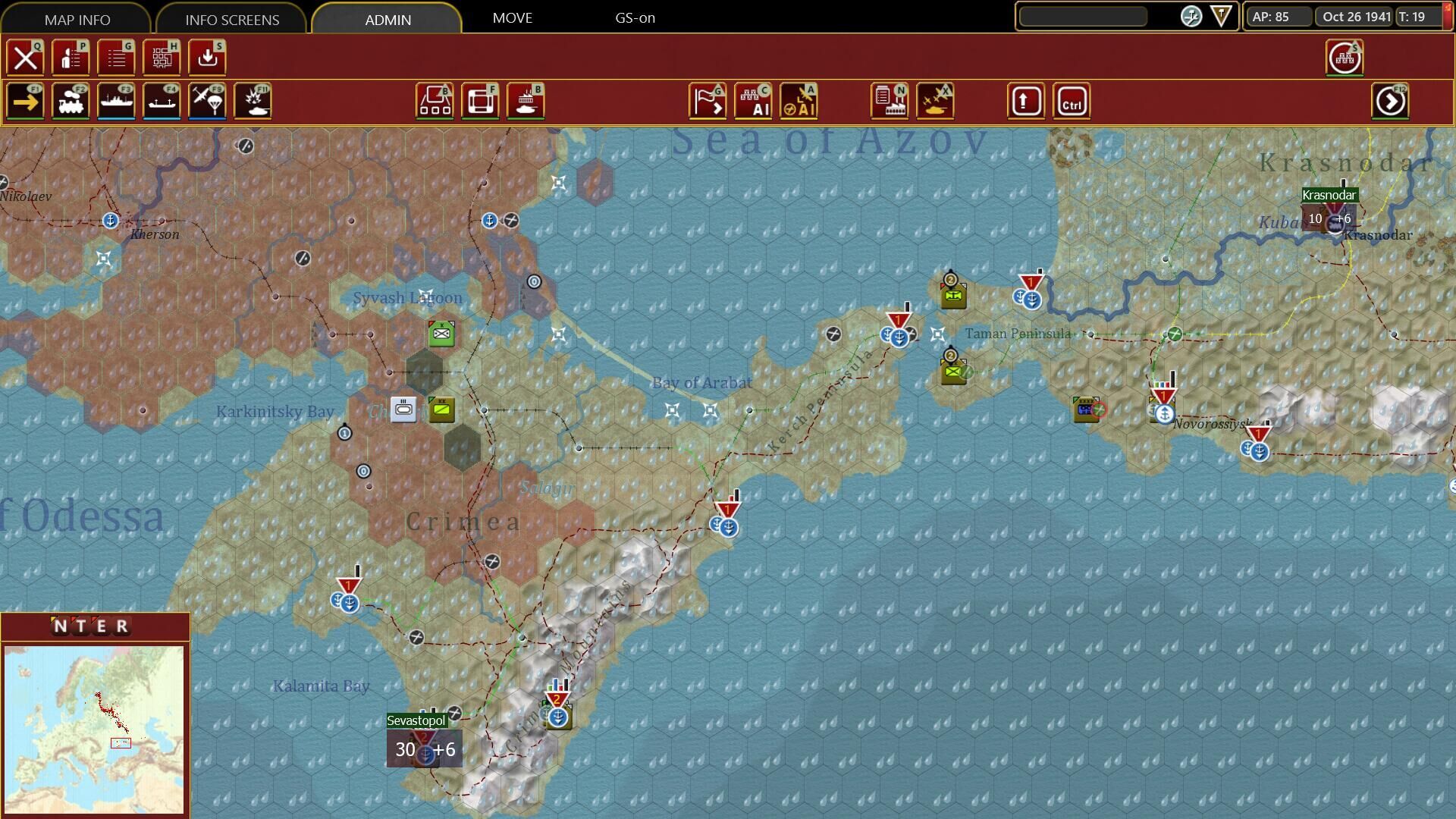Image resolution: width=1456 pixels, height=819 pixels.
Task: Choose the steam locomotive rail transport icon
Action: pos(71,101)
